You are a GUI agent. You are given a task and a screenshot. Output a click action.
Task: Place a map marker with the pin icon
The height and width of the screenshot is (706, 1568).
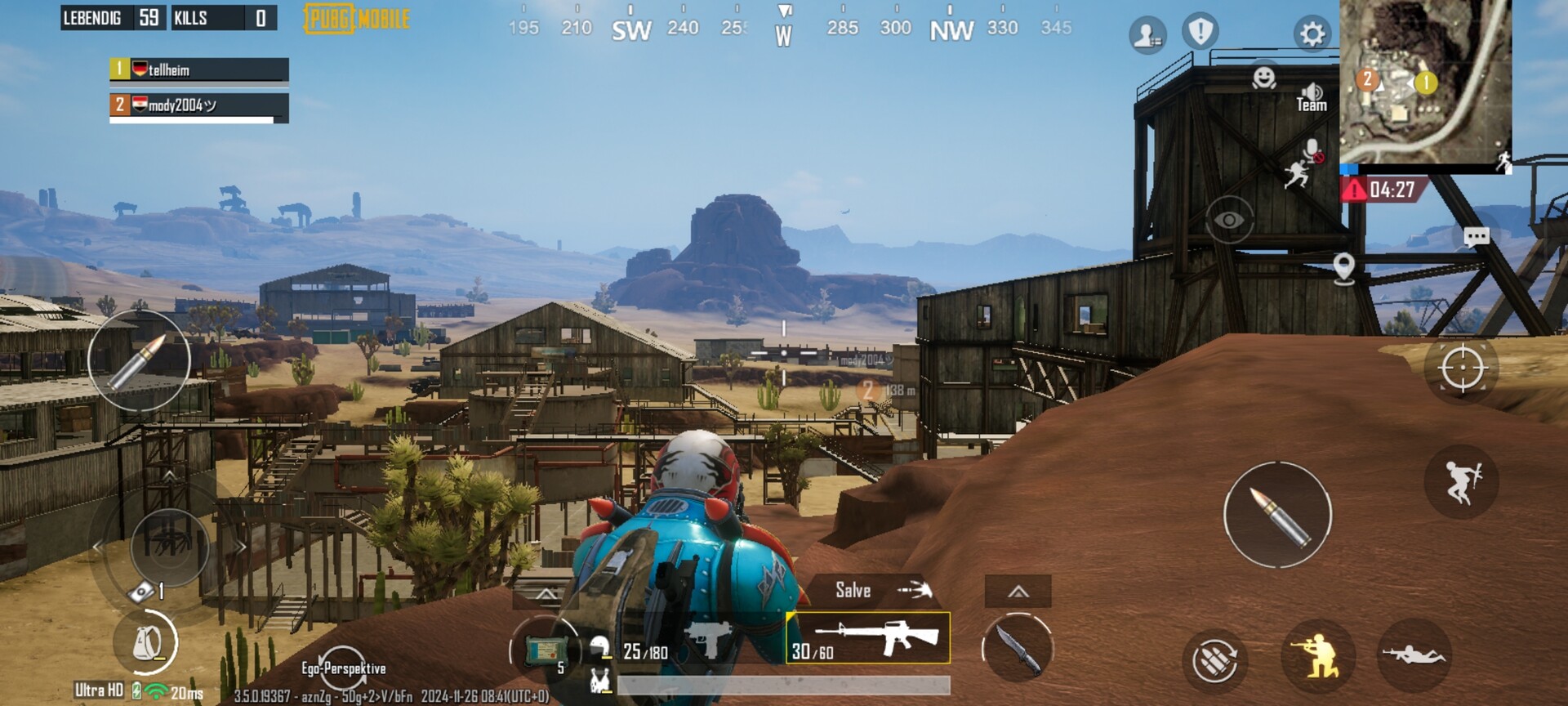click(1343, 267)
